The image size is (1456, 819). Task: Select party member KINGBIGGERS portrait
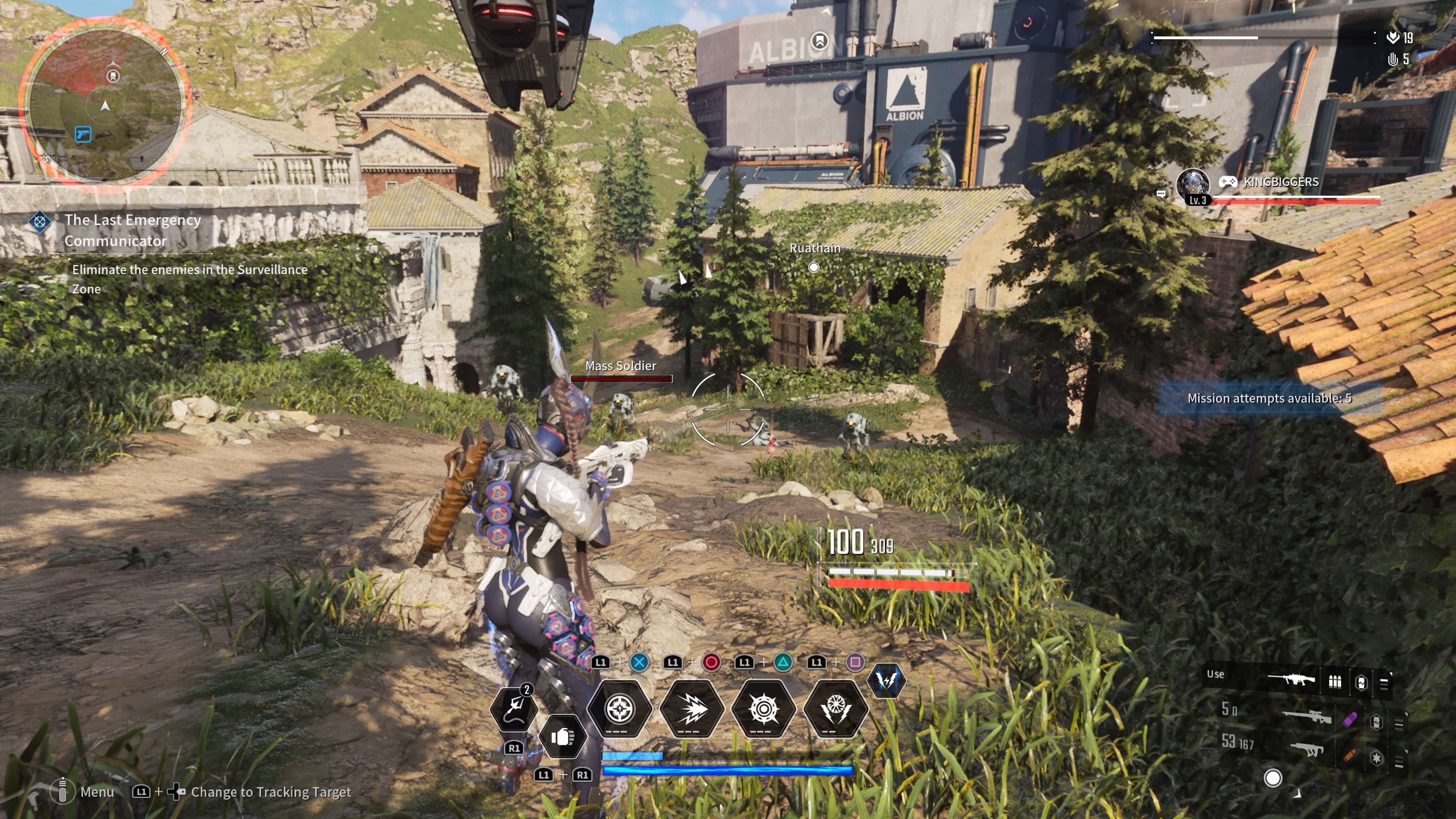[x=1192, y=185]
